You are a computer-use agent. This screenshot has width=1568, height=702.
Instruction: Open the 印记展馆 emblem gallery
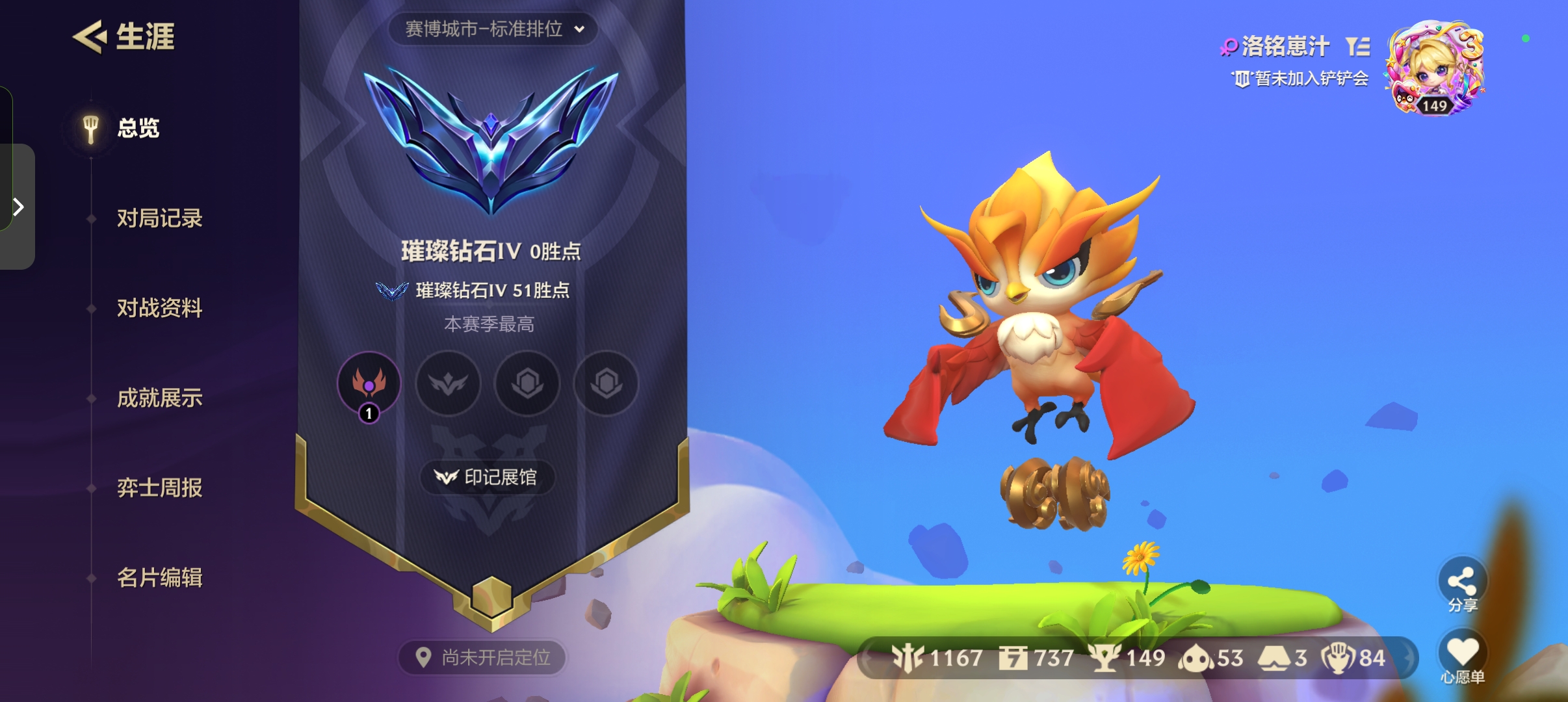point(488,478)
